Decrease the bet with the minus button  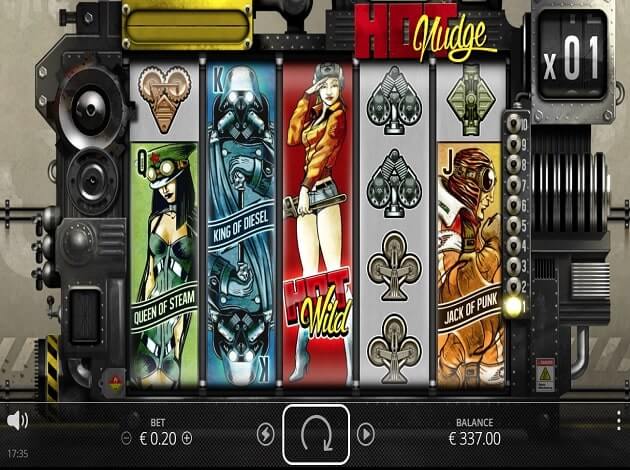click(127, 438)
